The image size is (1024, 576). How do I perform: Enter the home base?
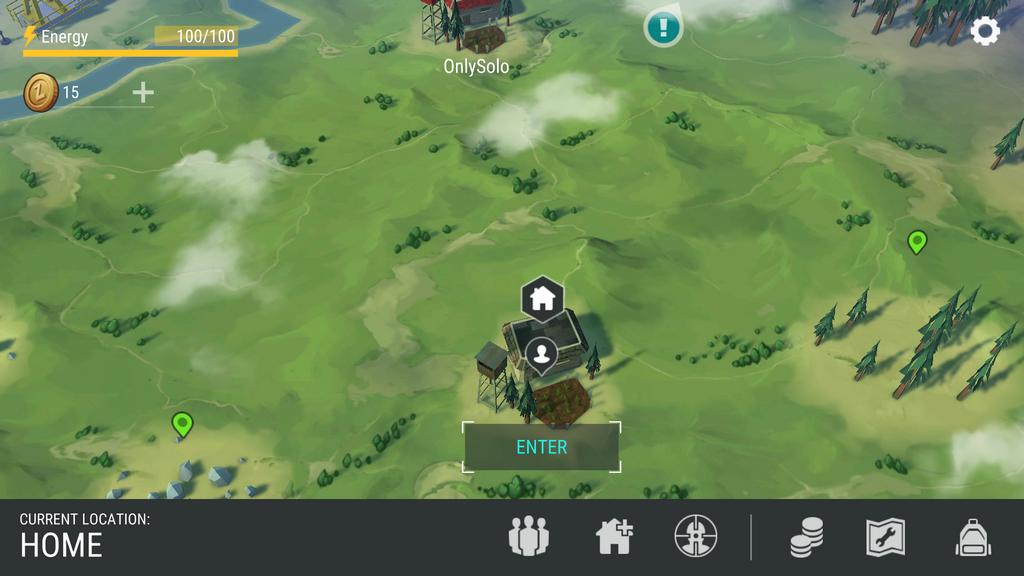point(541,447)
